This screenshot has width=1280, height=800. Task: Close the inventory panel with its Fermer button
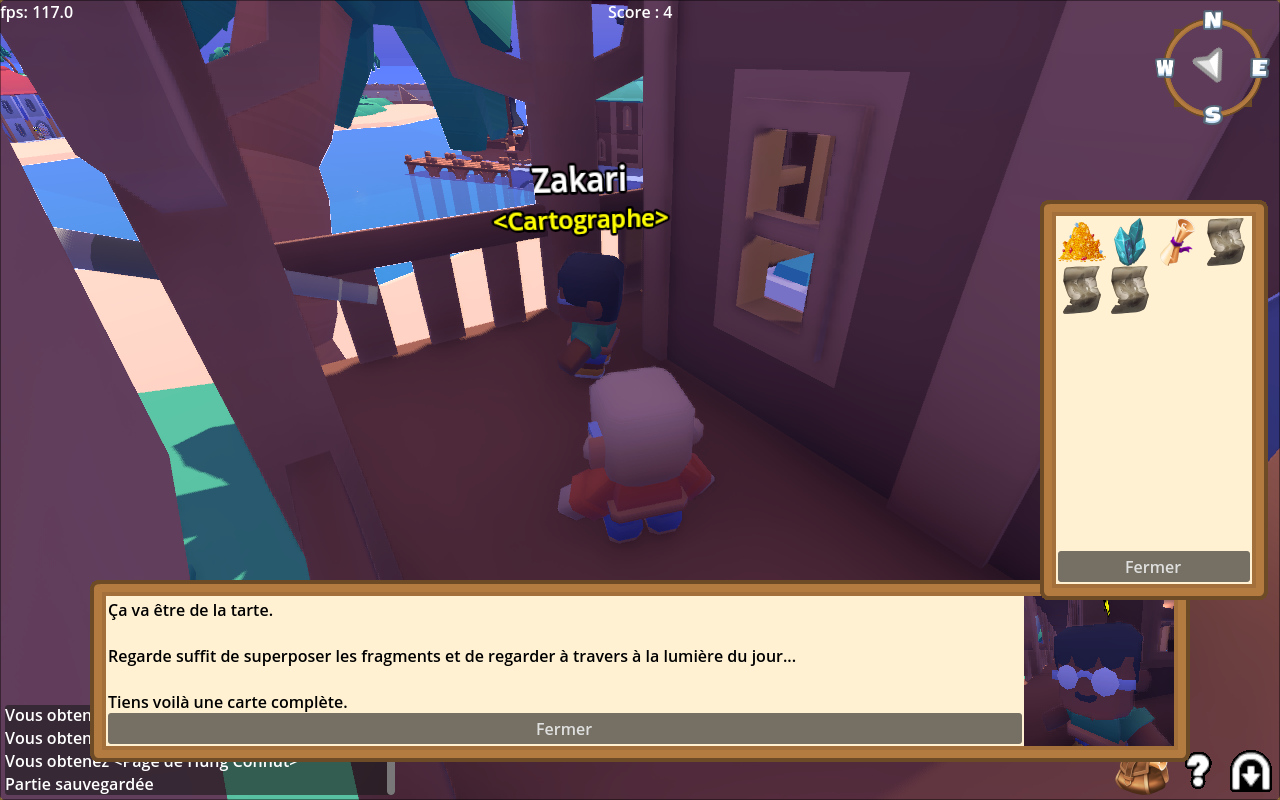[1153, 567]
